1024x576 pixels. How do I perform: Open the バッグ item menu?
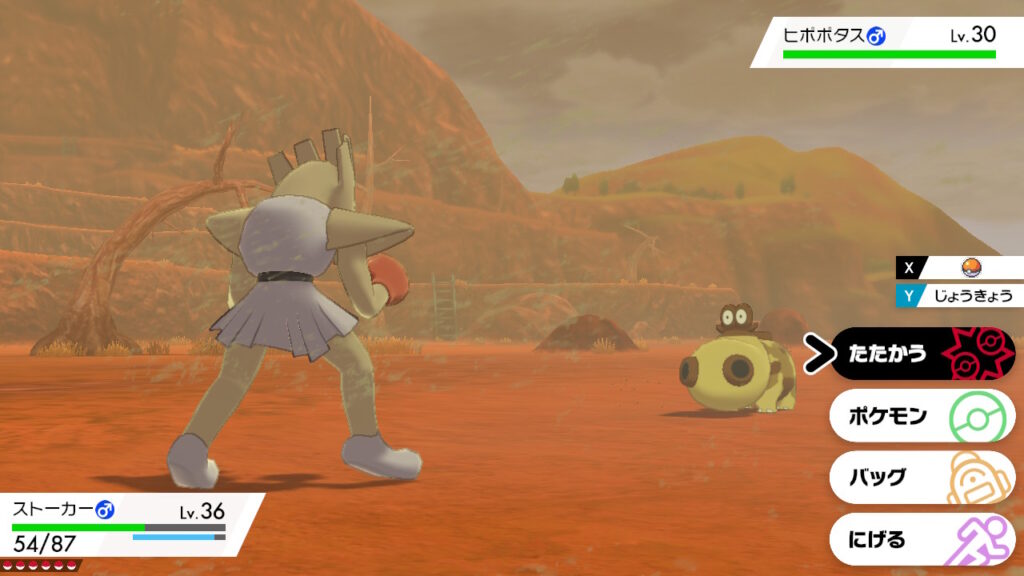[x=920, y=478]
